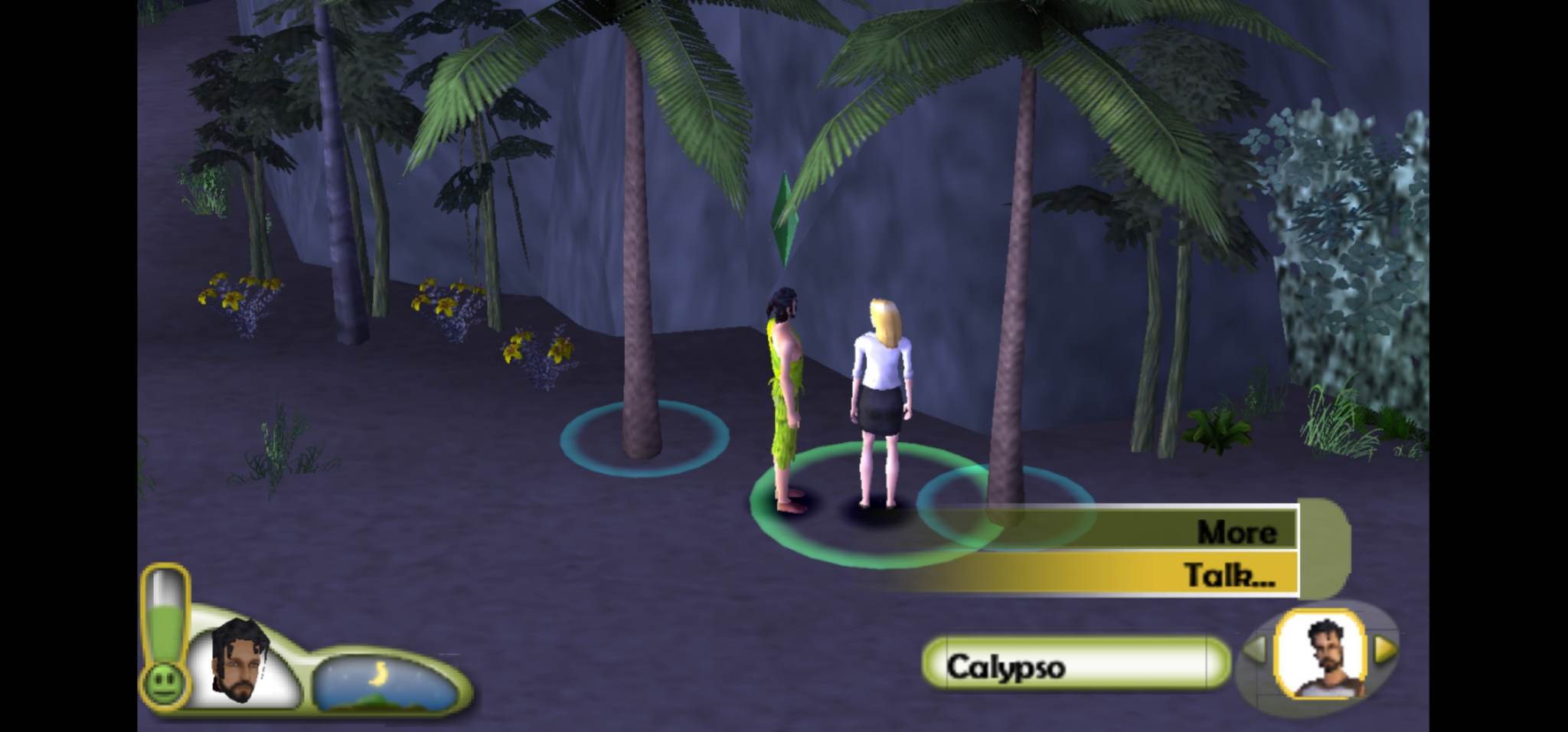
Task: Select More from the interaction menu
Action: [1237, 533]
